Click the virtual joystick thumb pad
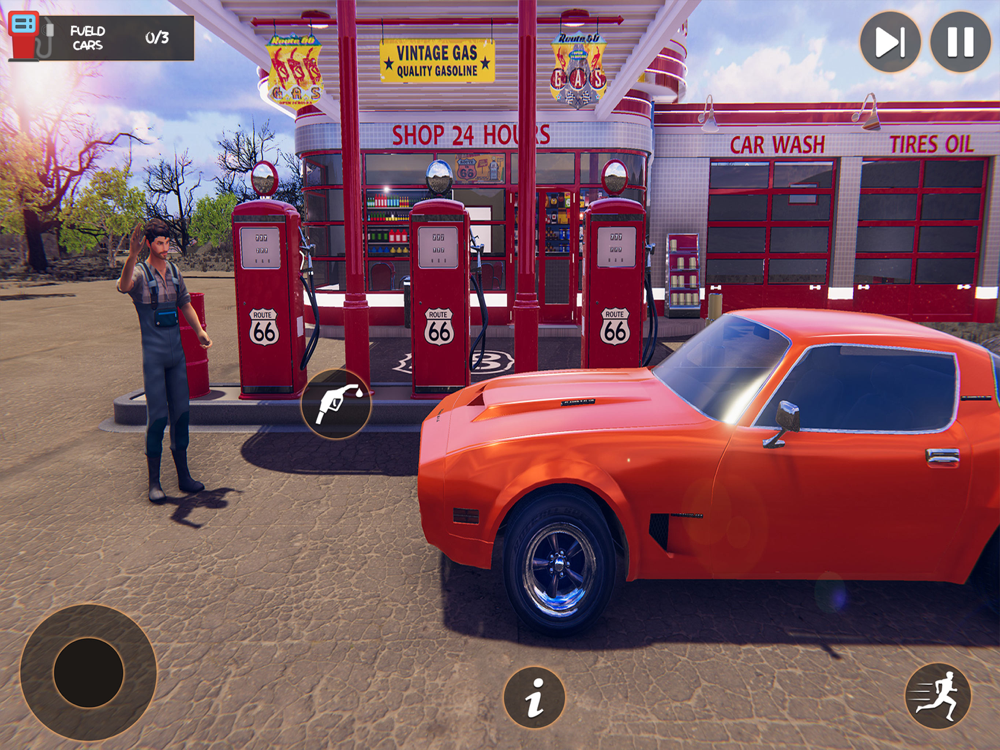The height and width of the screenshot is (750, 1000). tap(88, 672)
